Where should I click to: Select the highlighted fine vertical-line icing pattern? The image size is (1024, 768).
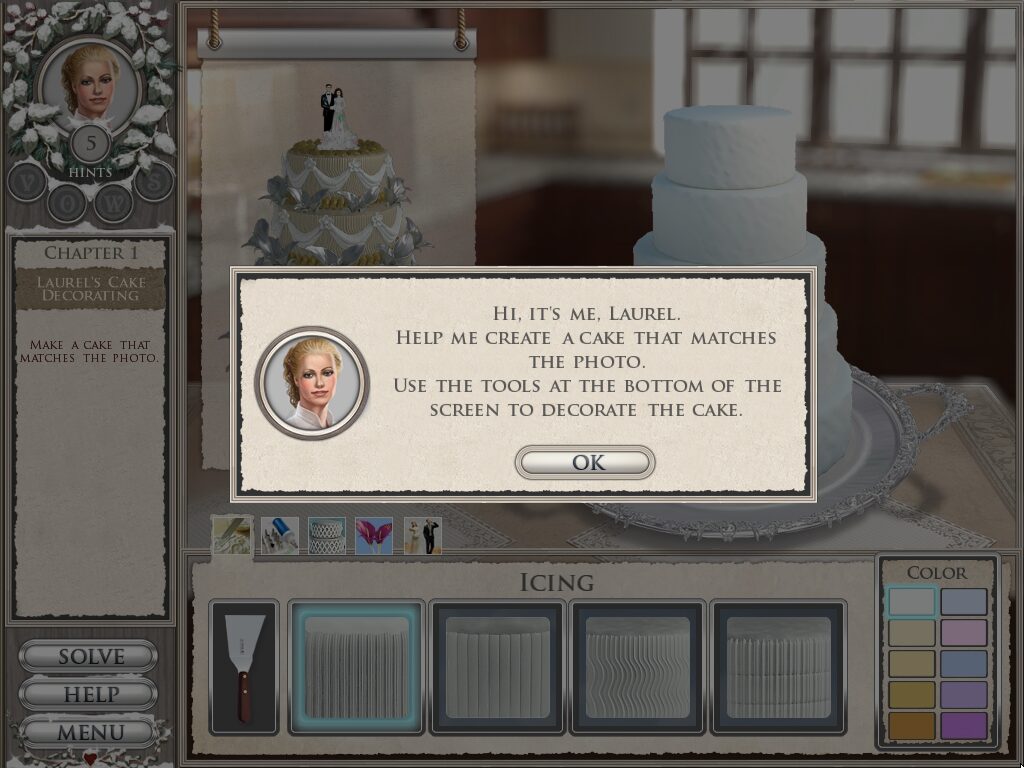pyautogui.click(x=357, y=667)
